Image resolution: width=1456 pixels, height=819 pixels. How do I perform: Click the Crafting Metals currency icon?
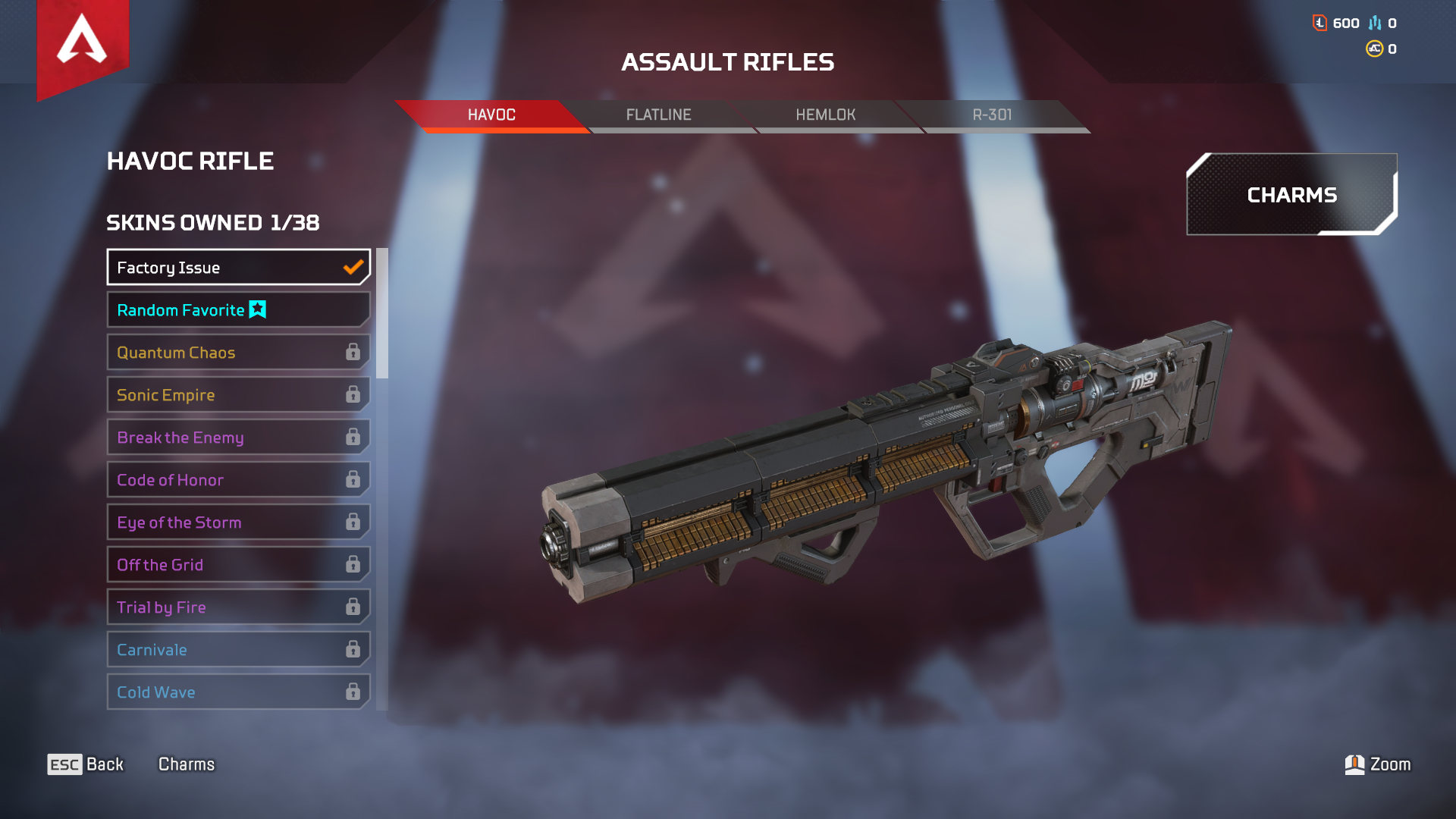pos(1375,23)
